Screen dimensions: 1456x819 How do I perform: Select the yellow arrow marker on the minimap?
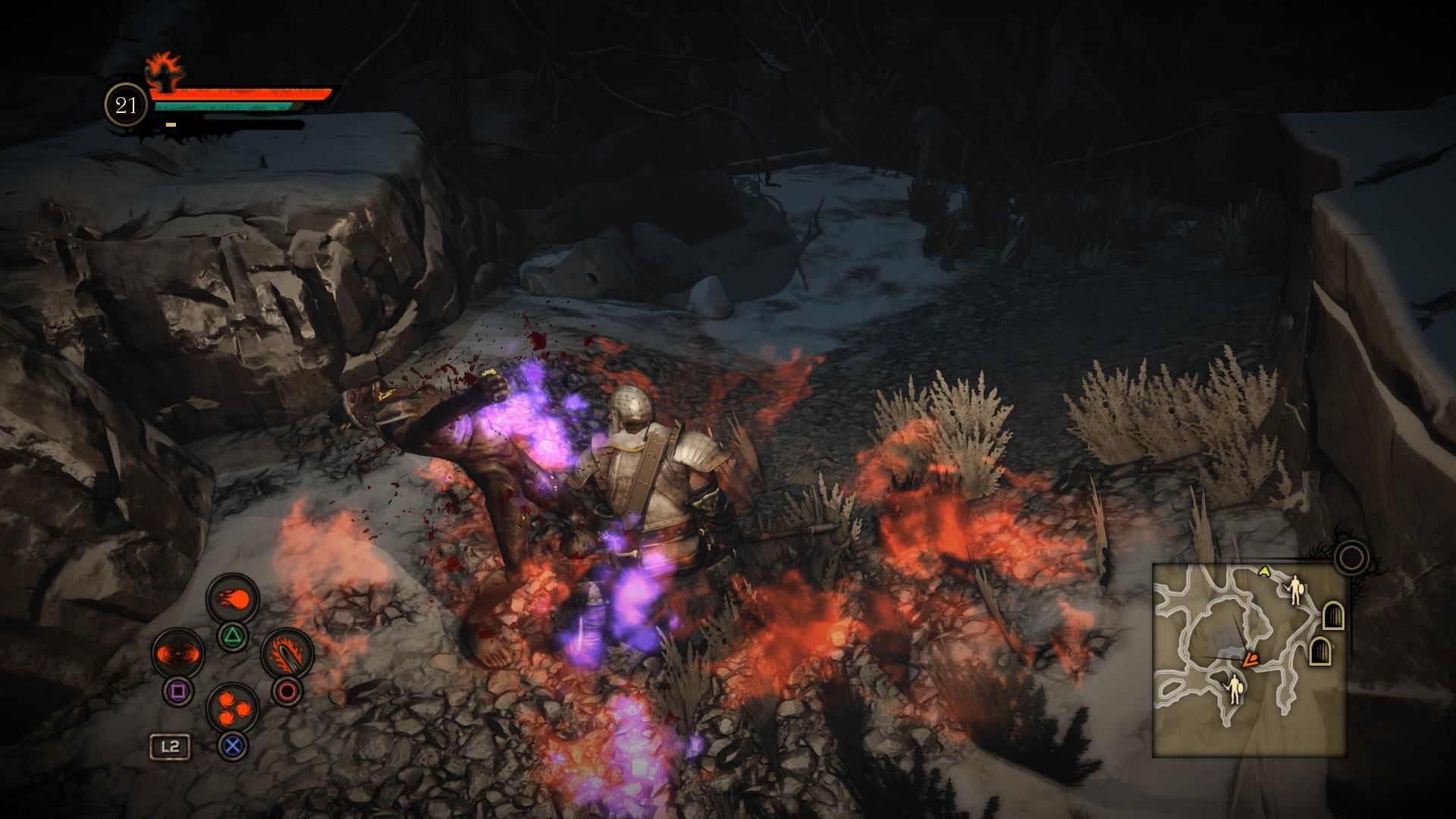coord(1264,571)
